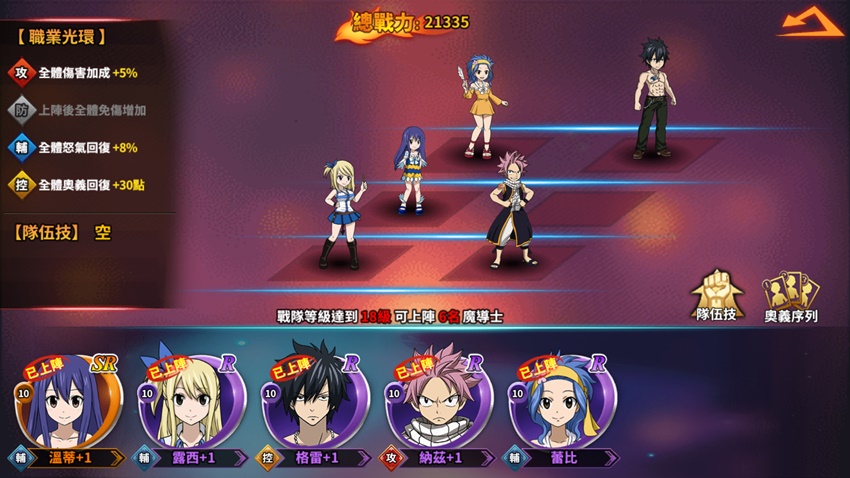Select Wendy on the formation grid

[412, 170]
